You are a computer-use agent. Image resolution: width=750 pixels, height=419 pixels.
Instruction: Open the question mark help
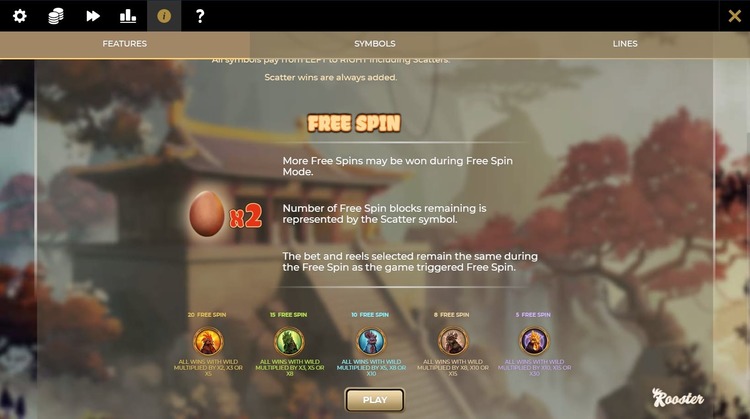coord(200,16)
